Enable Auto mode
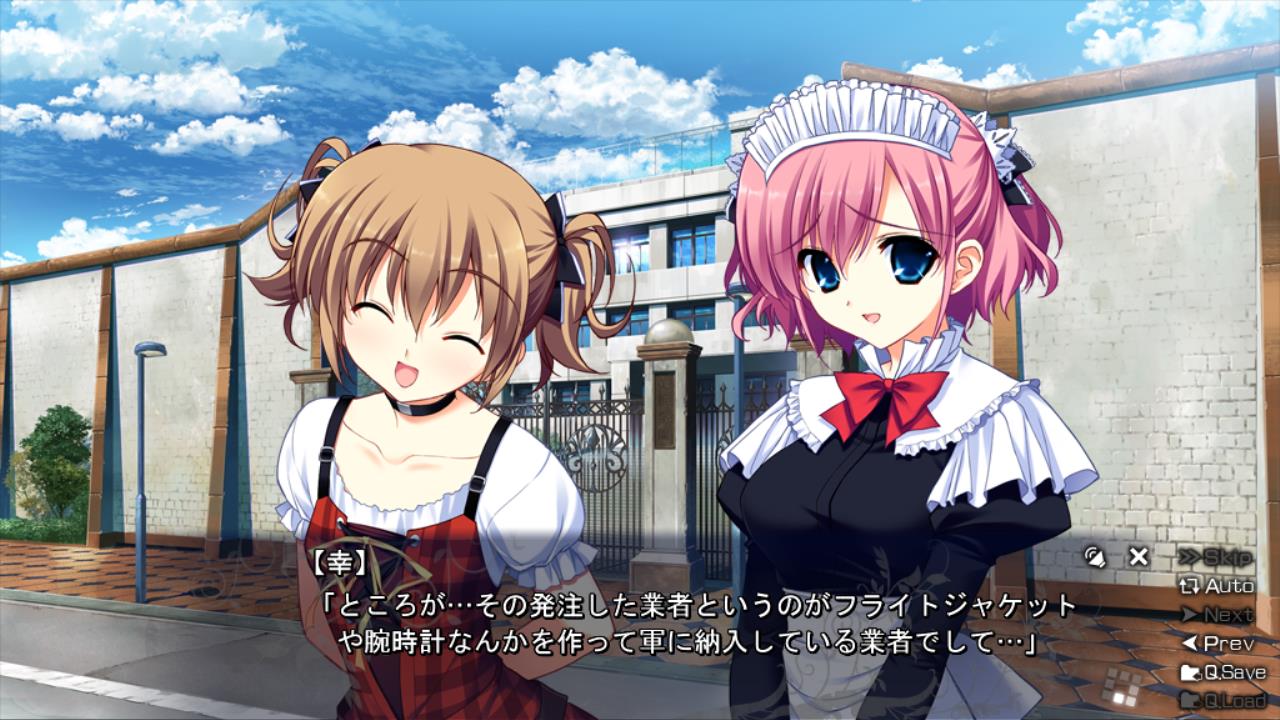1280x720 pixels. click(1216, 586)
